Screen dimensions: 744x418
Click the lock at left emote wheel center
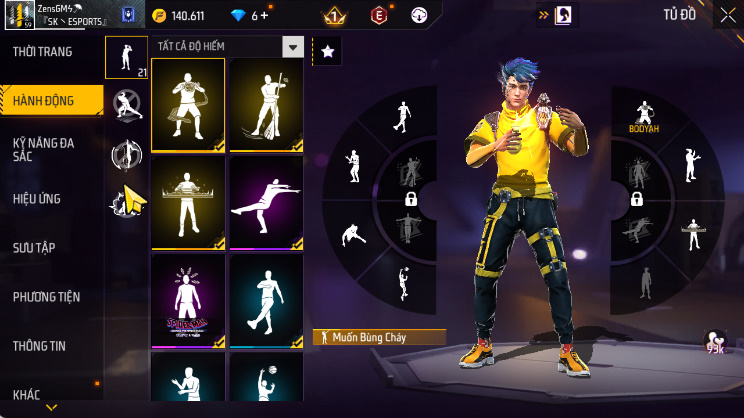410,200
